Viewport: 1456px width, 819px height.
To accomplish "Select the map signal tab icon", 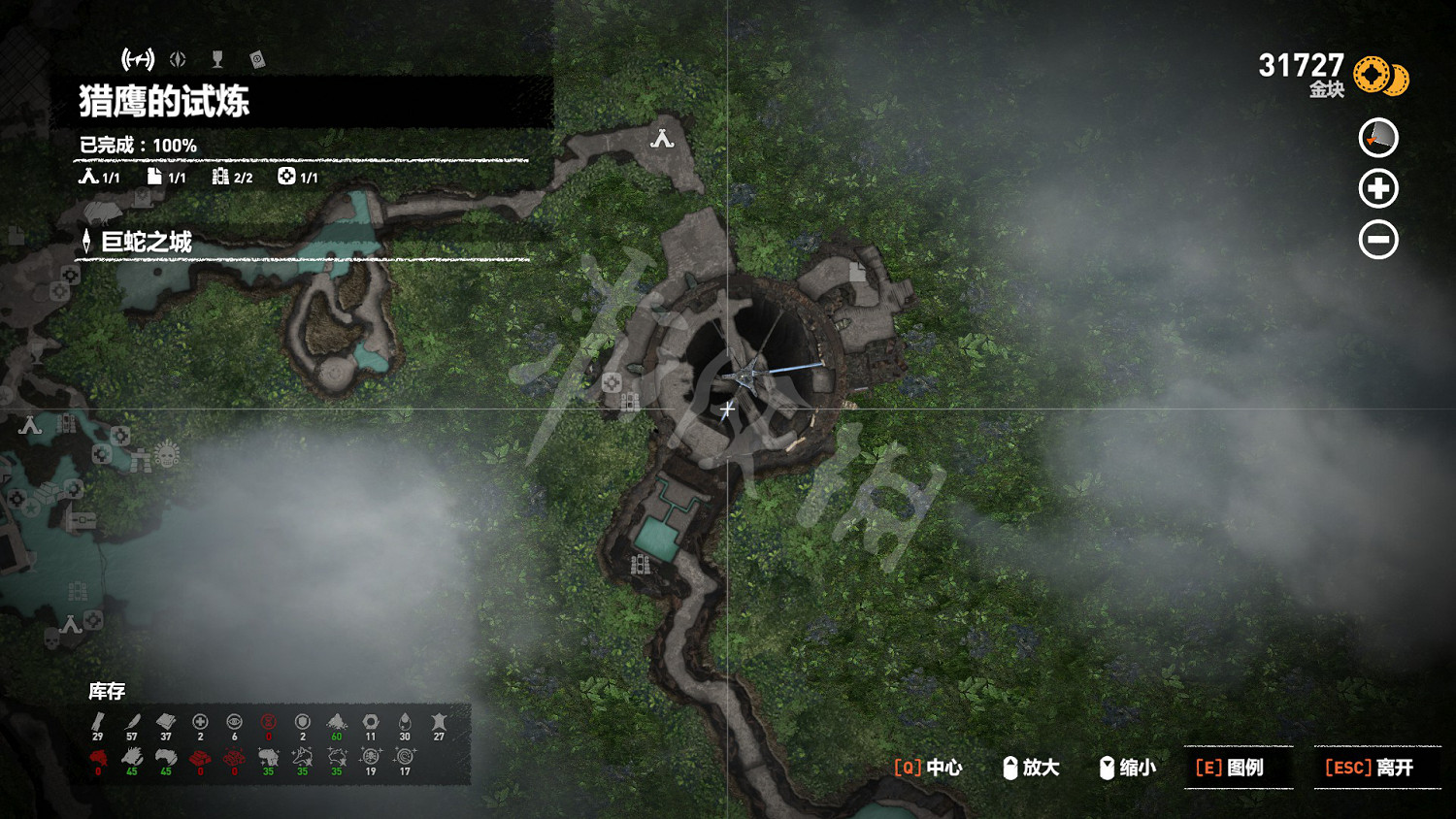I will click(x=138, y=60).
